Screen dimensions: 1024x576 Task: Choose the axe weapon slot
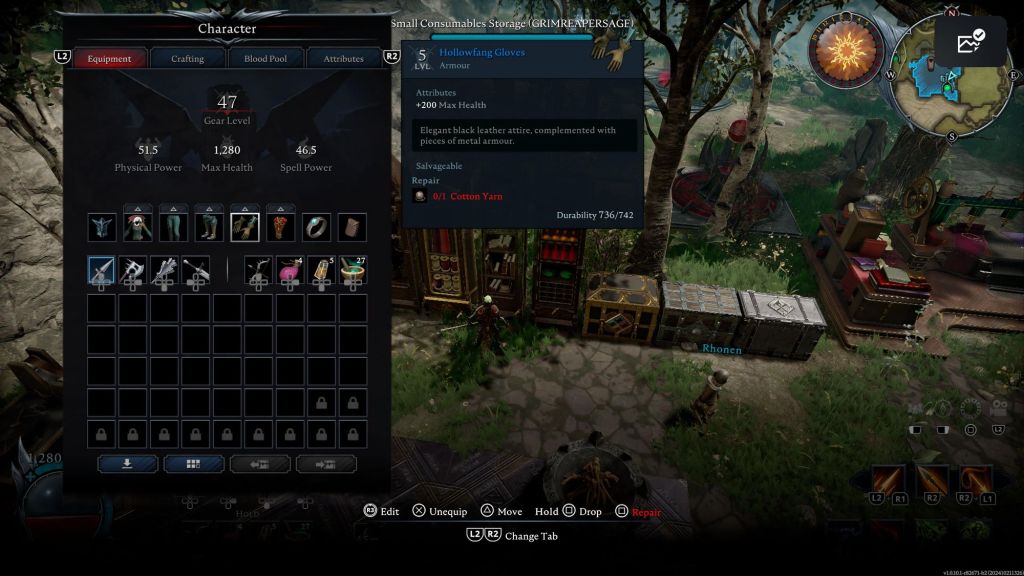coord(133,269)
